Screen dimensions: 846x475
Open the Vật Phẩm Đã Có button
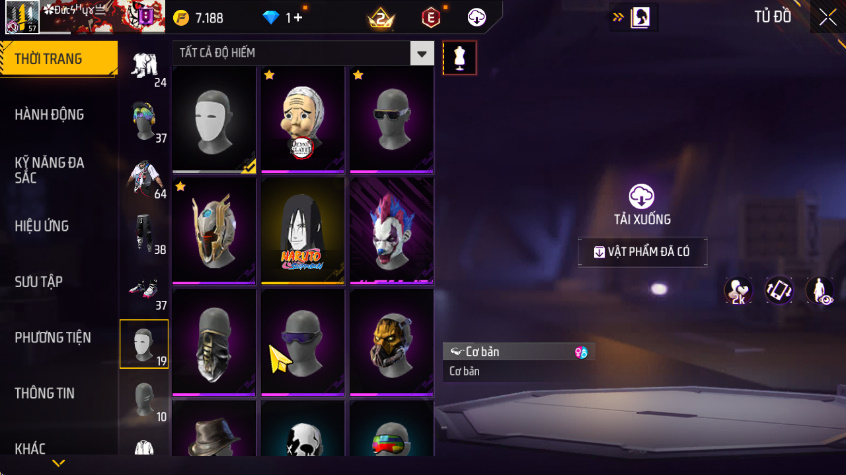(x=642, y=252)
